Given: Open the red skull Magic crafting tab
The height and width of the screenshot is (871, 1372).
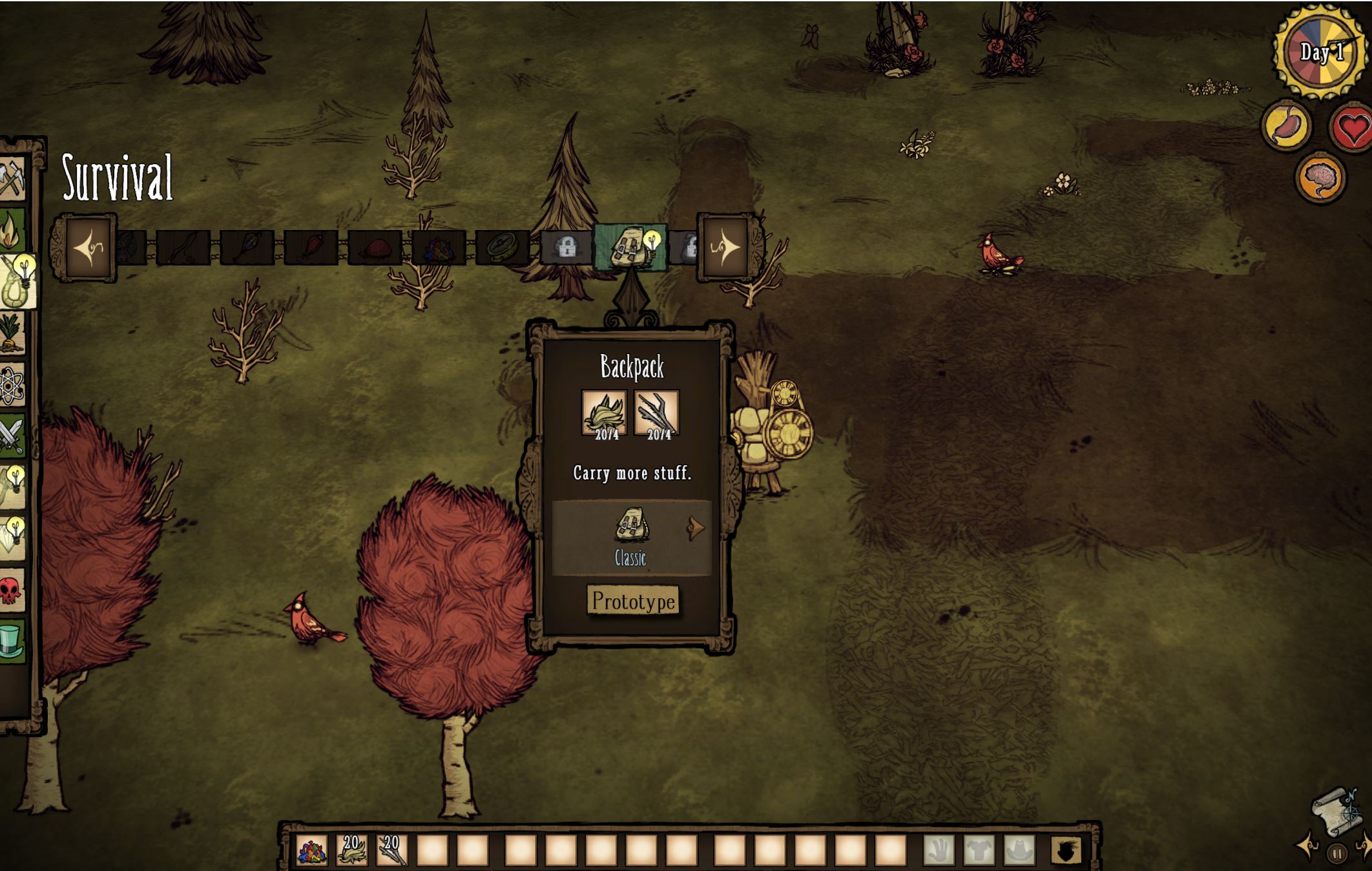Looking at the screenshot, I should [12, 590].
